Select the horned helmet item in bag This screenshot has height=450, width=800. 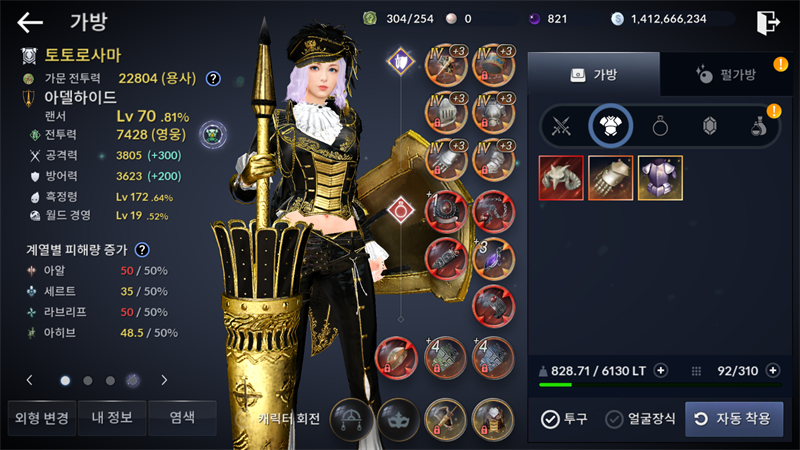pyautogui.click(x=562, y=178)
